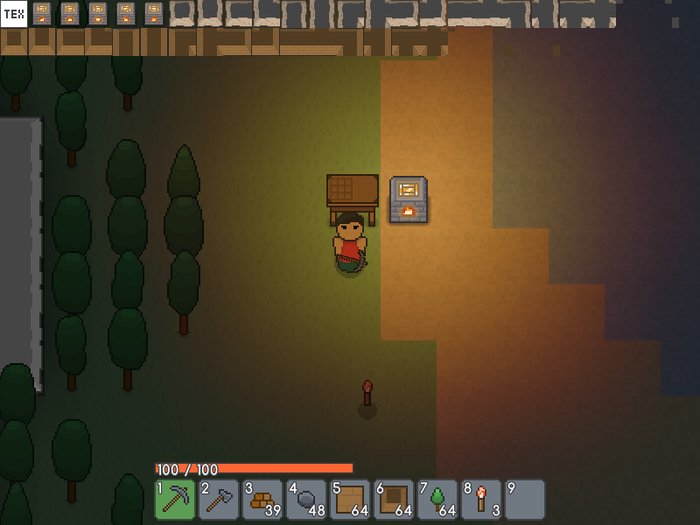Pick the wooden floor tile in slot 5
This screenshot has height=525, width=700.
coord(351,499)
